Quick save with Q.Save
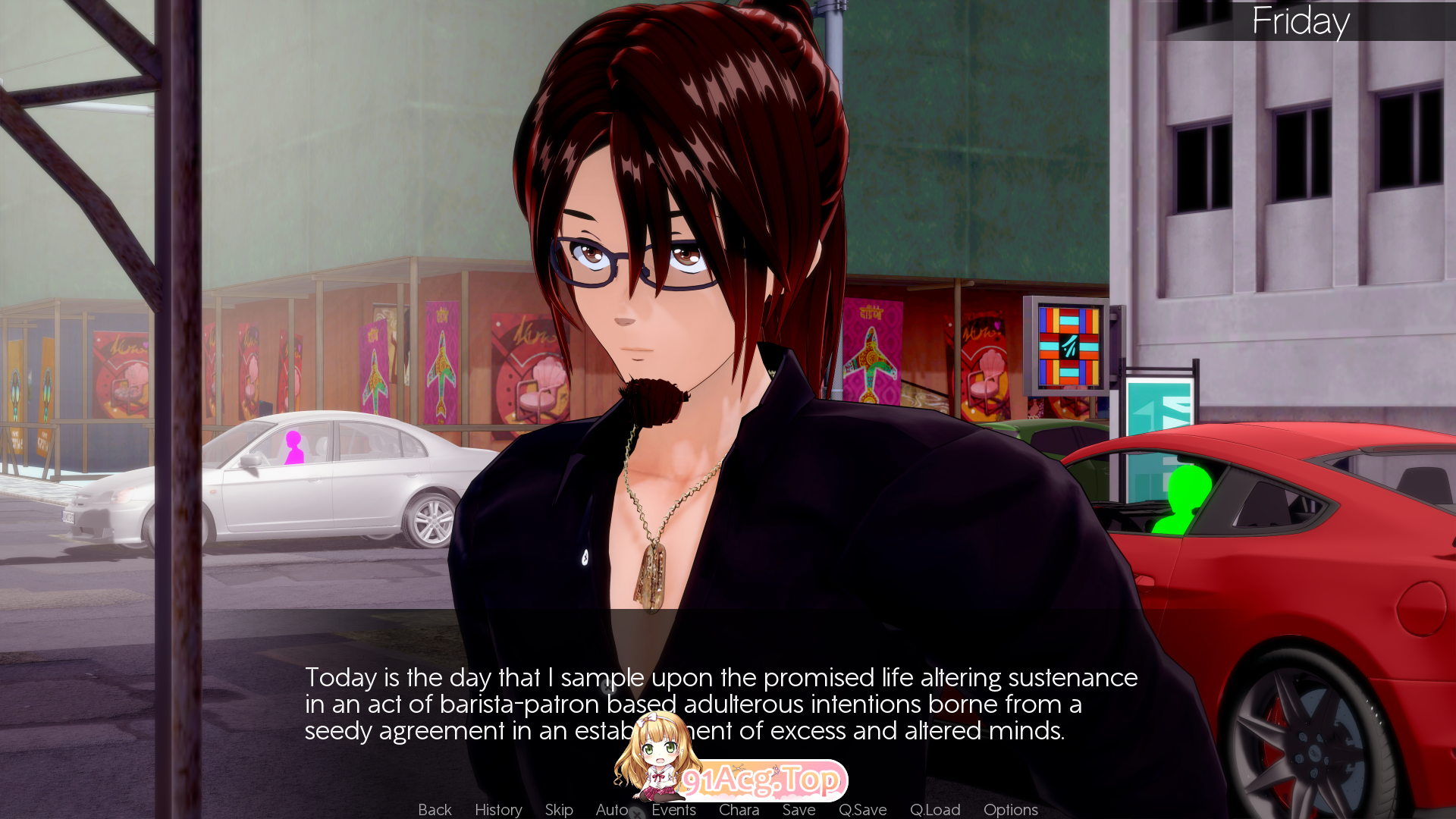1456x819 pixels. pyautogui.click(x=862, y=810)
